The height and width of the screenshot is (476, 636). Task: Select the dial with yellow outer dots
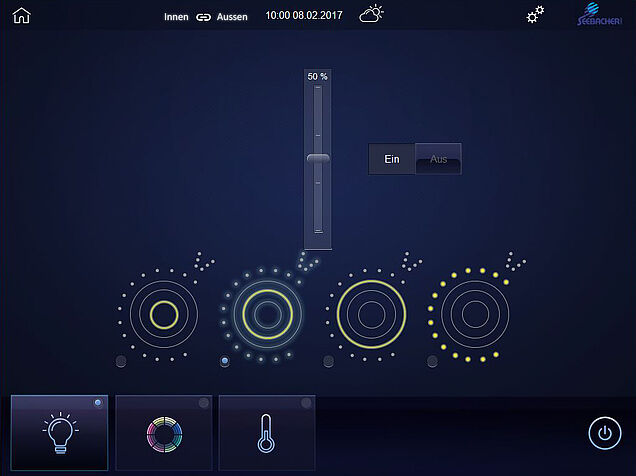(474, 315)
